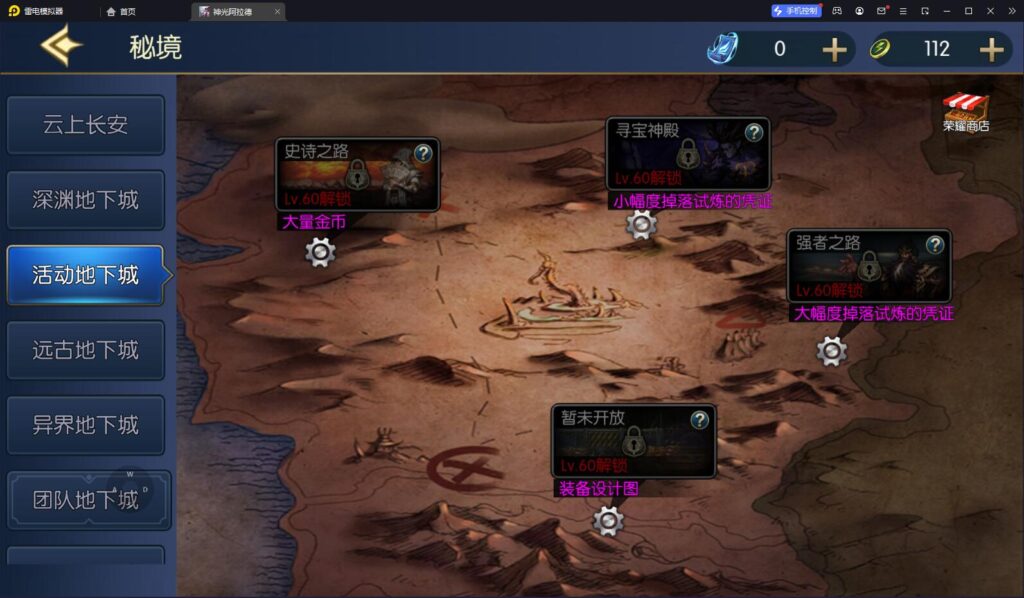Choose the 异界地下城 tab

point(85,425)
